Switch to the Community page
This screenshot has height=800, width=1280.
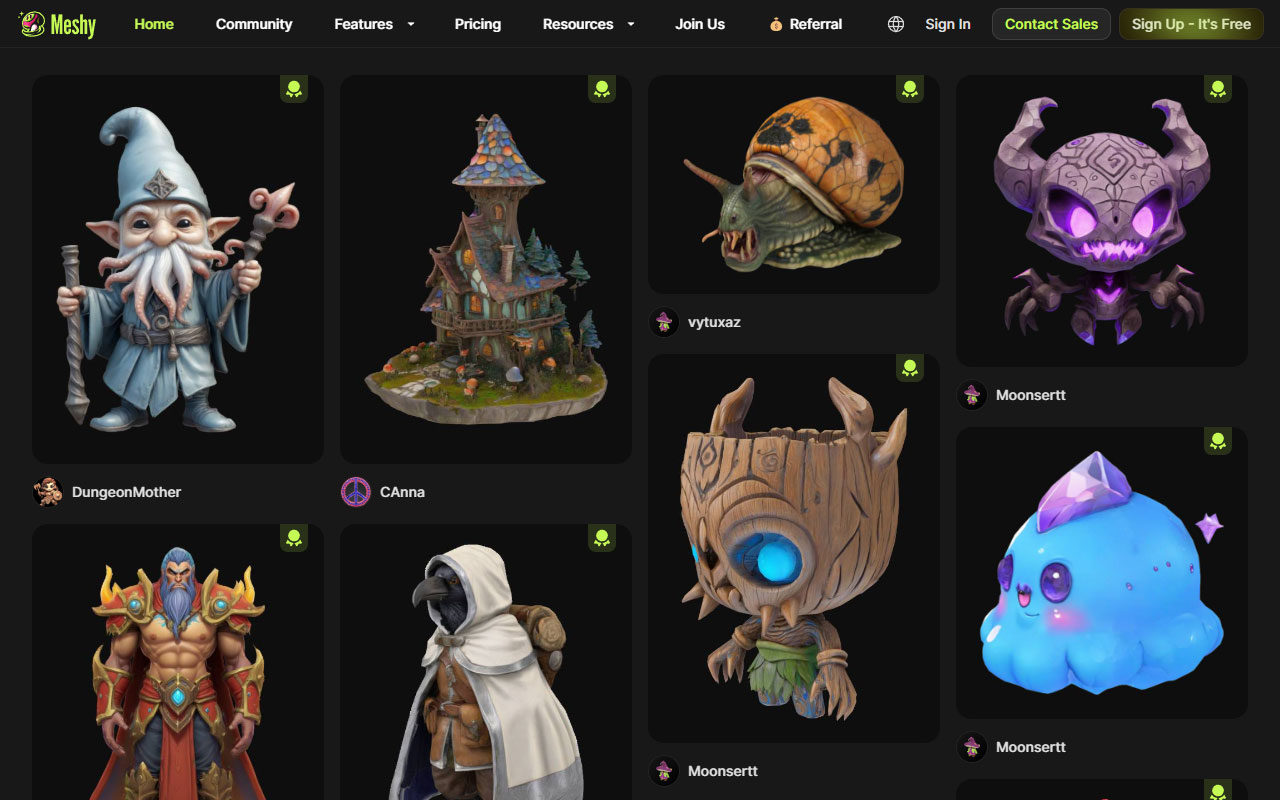coord(254,24)
